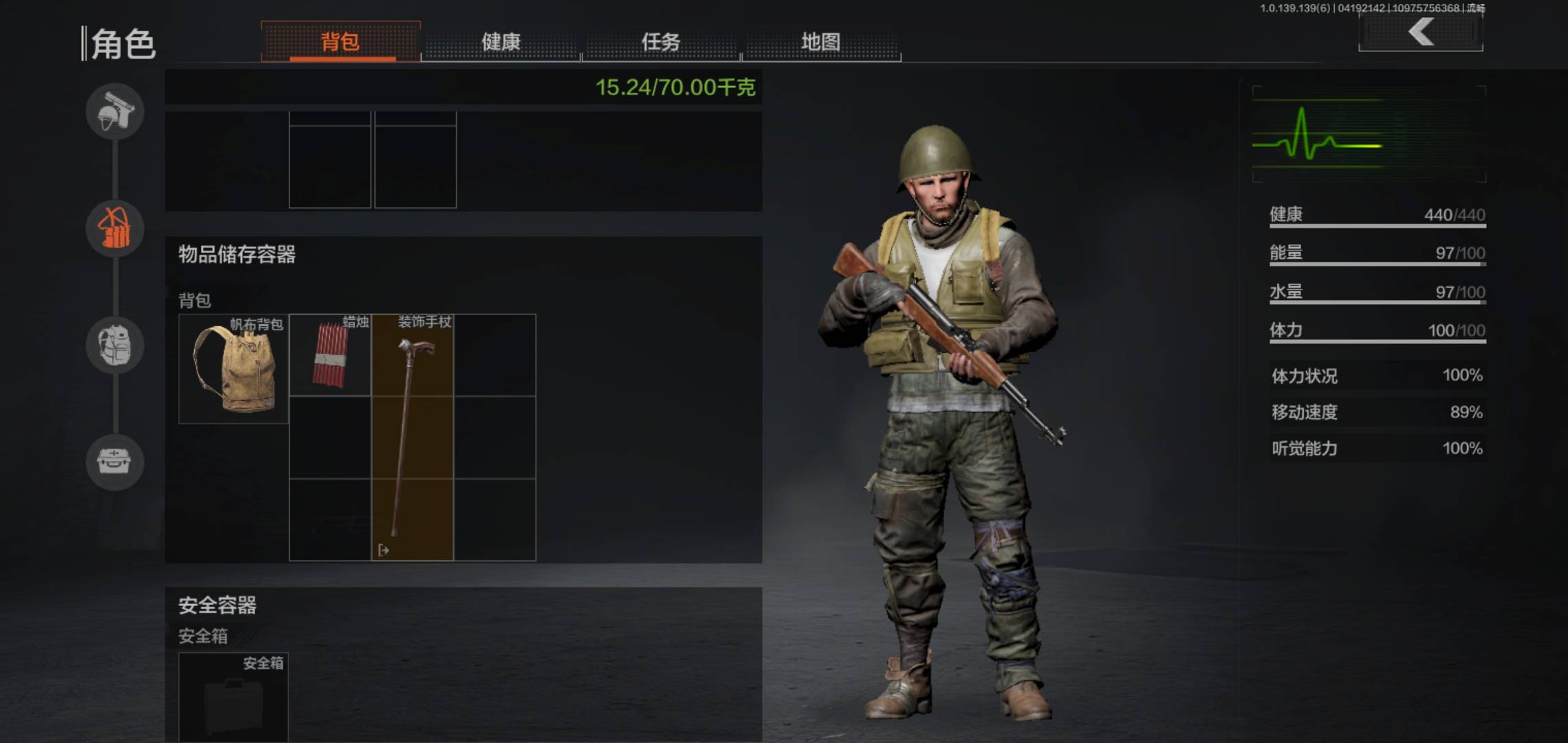Screen dimensions: 1568x743
Task: Select the 装饰手杖 decorative cane item
Action: point(413,438)
